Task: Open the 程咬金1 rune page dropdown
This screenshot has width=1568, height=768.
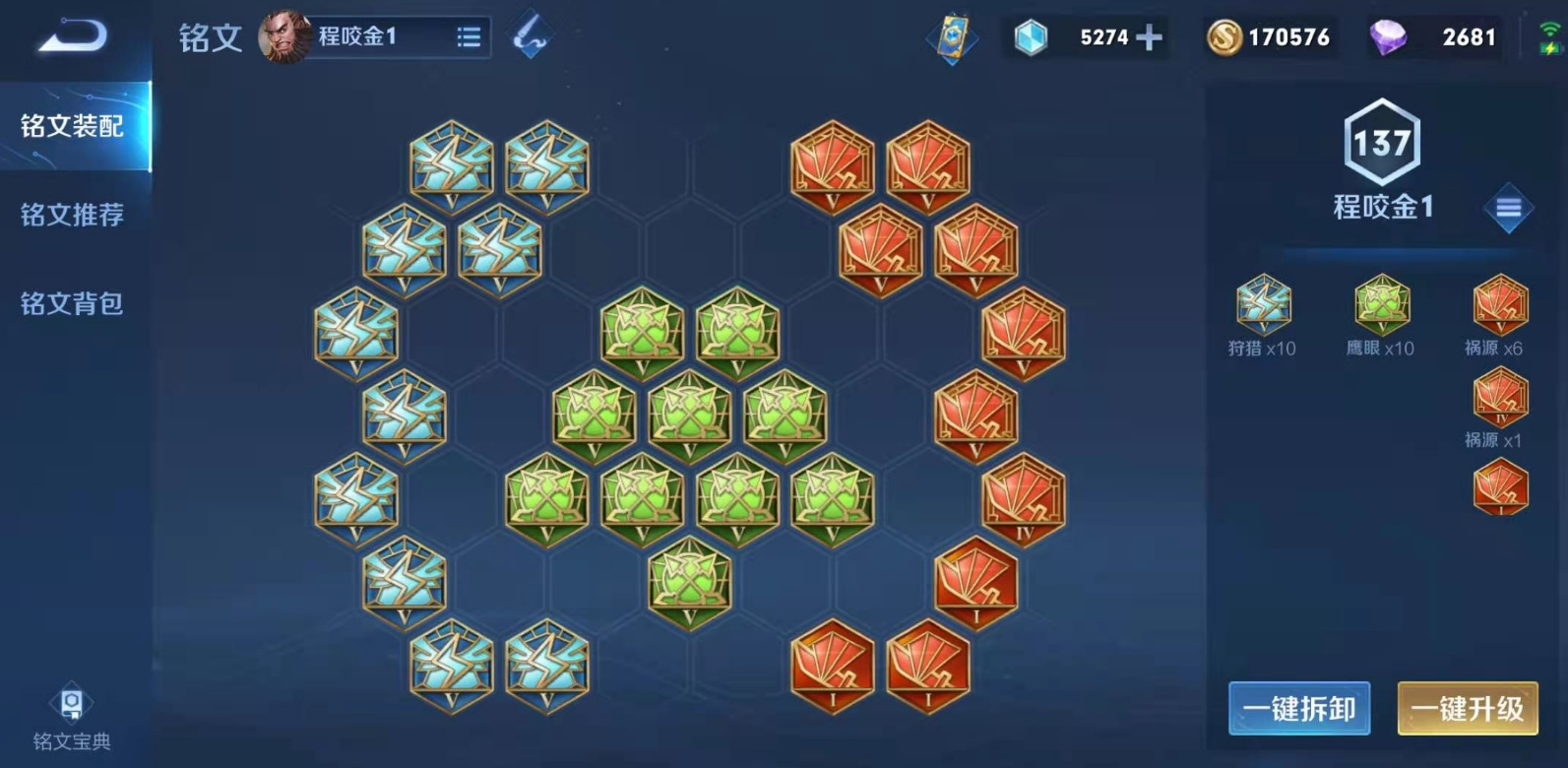Action: click(469, 37)
